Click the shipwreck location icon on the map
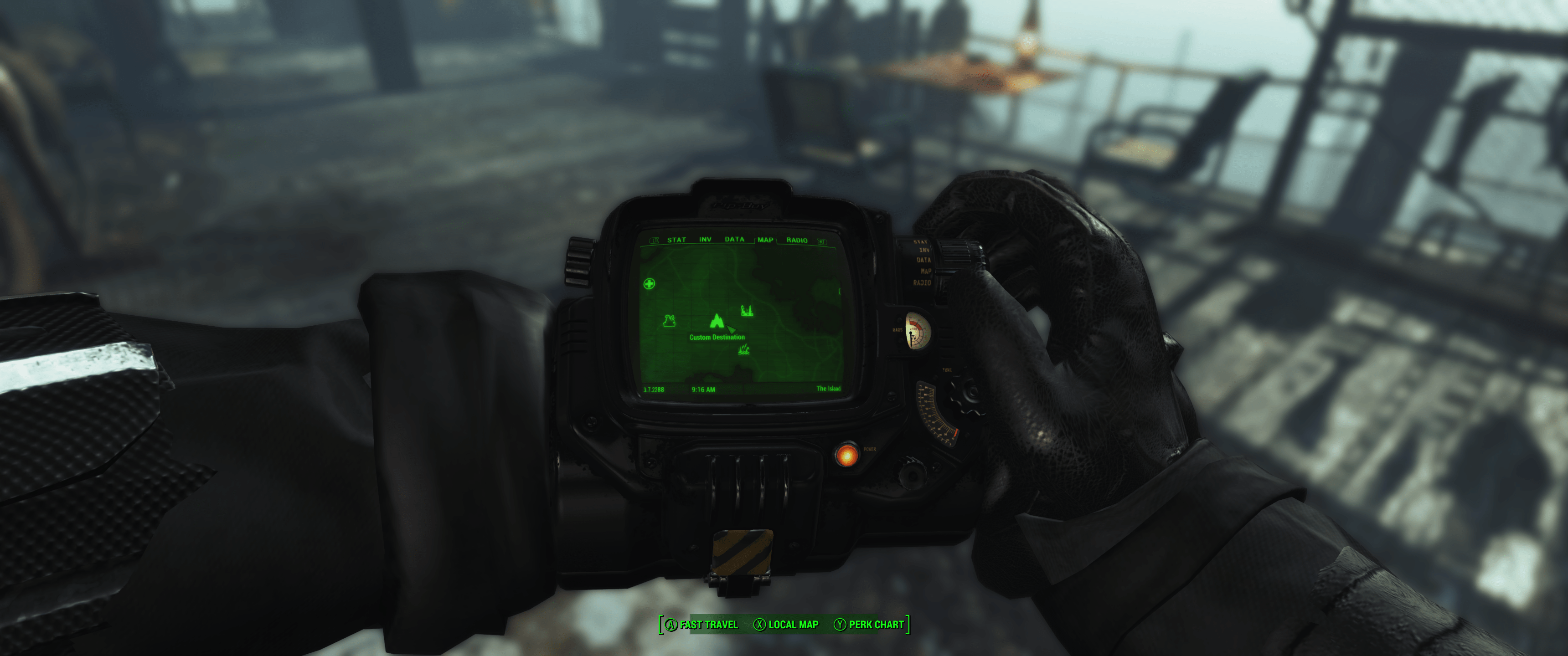1568x656 pixels. [x=669, y=321]
